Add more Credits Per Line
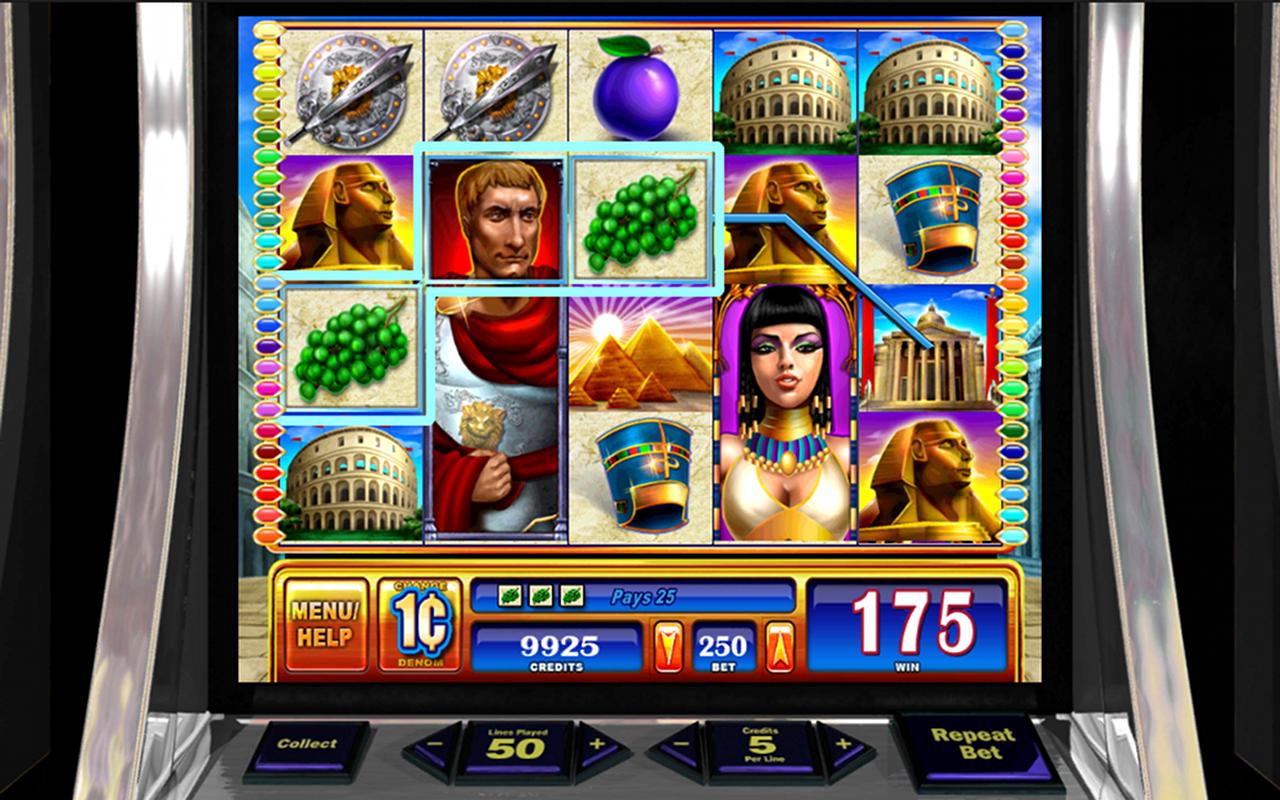Screen dimensions: 1280x800 coord(842,745)
